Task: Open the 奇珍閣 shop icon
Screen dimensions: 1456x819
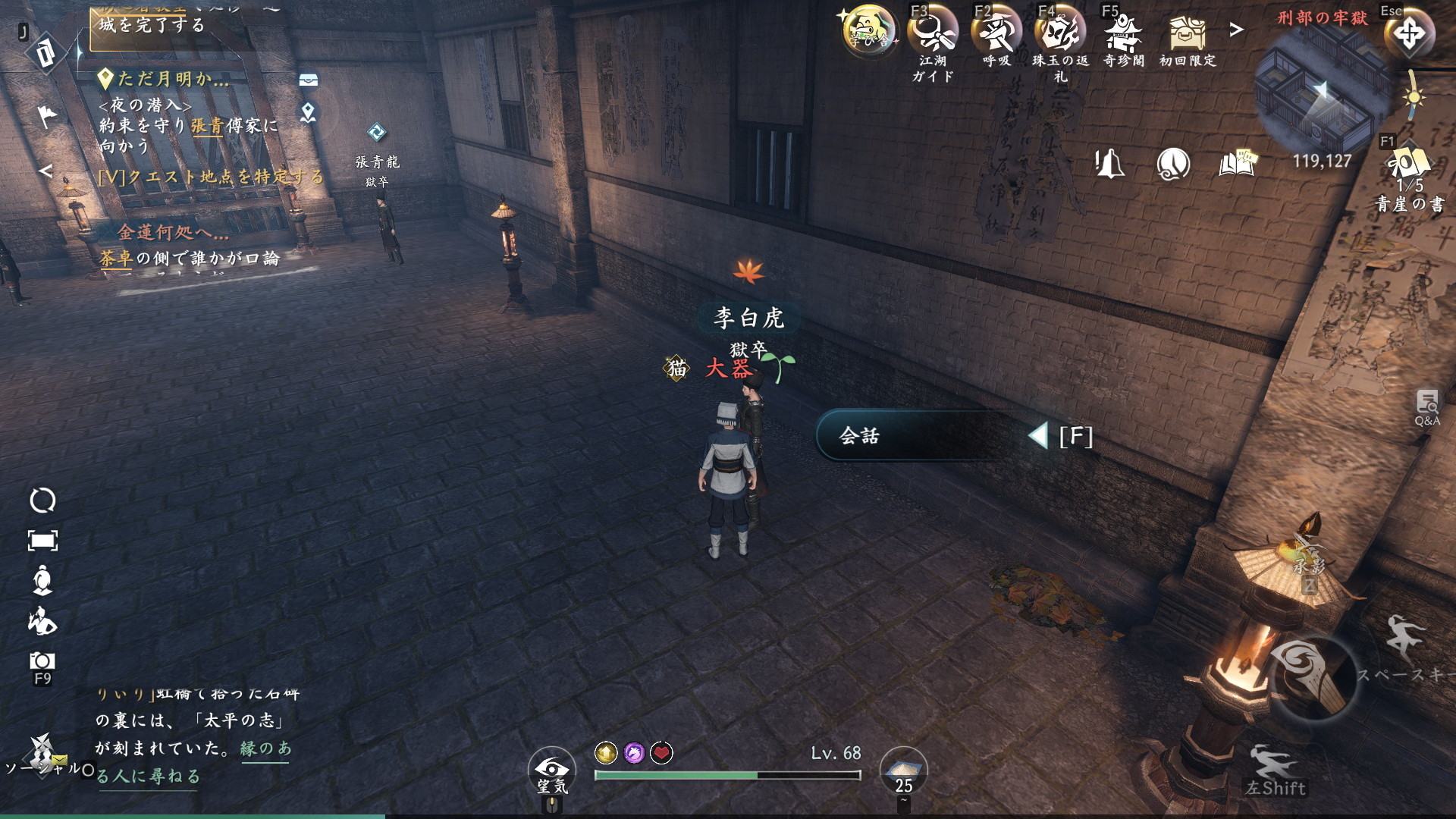Action: coord(1124,34)
